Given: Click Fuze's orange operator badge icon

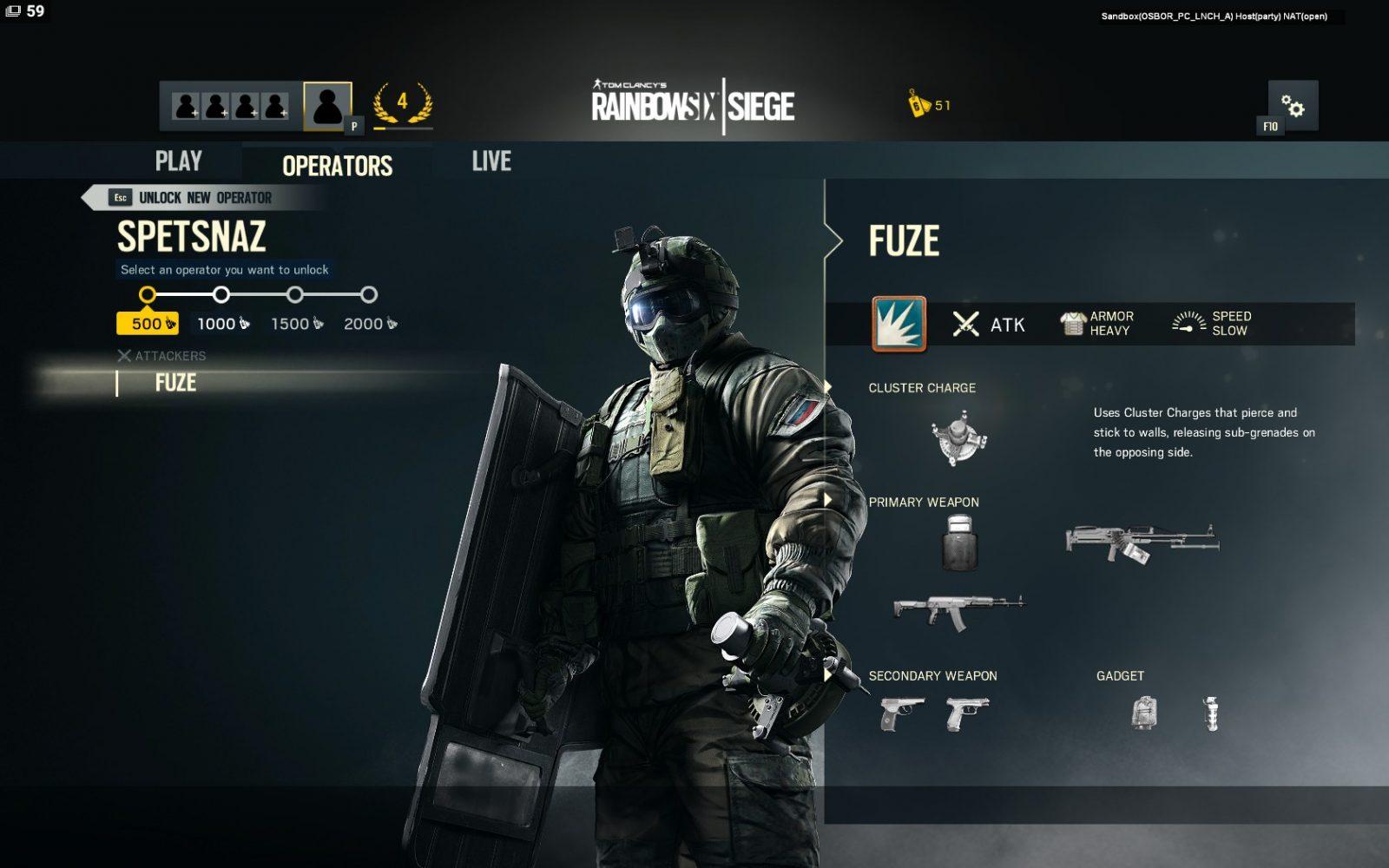Looking at the screenshot, I should pyautogui.click(x=899, y=324).
